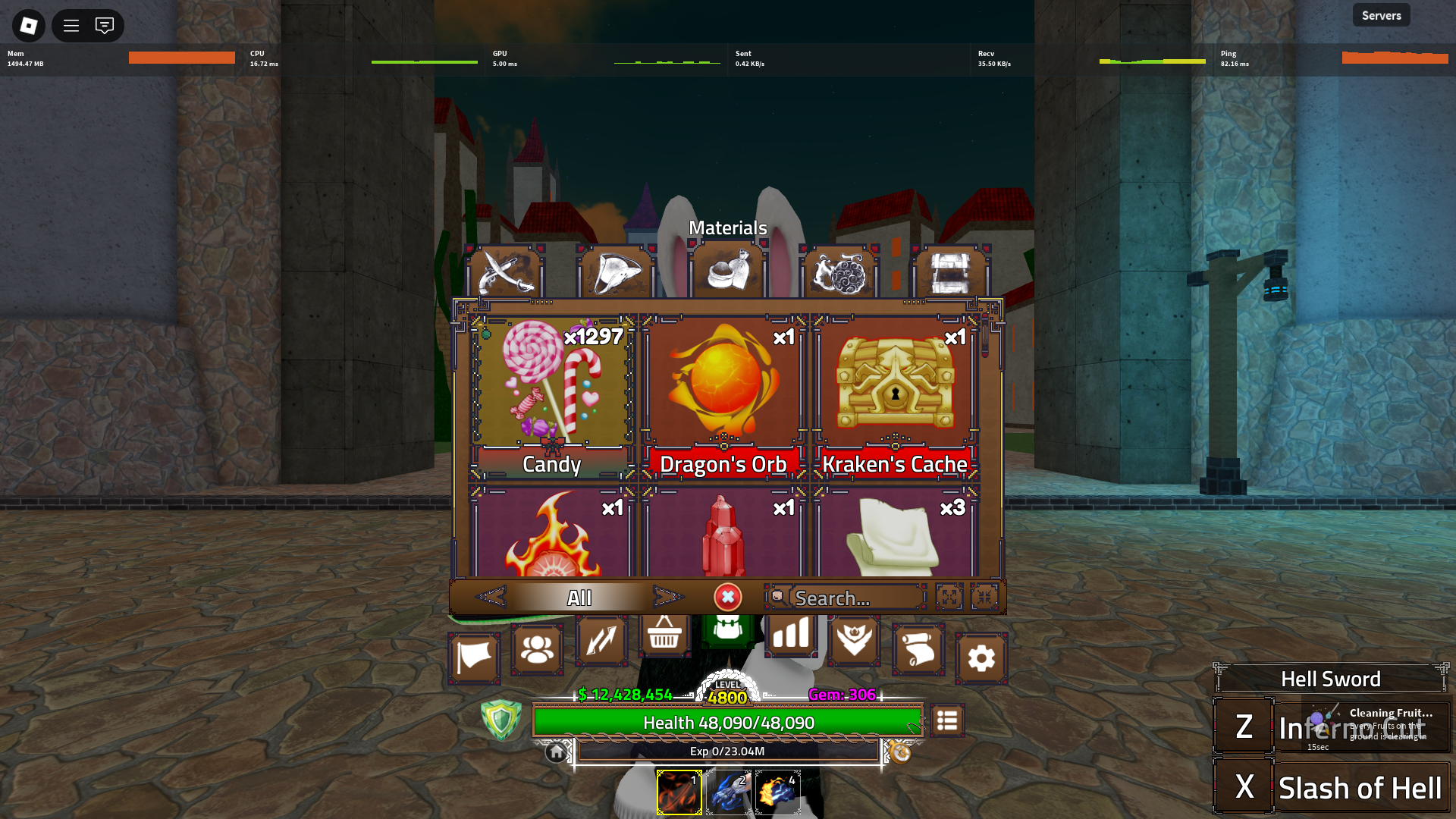Go to the next inventory filter arrow

point(667,598)
